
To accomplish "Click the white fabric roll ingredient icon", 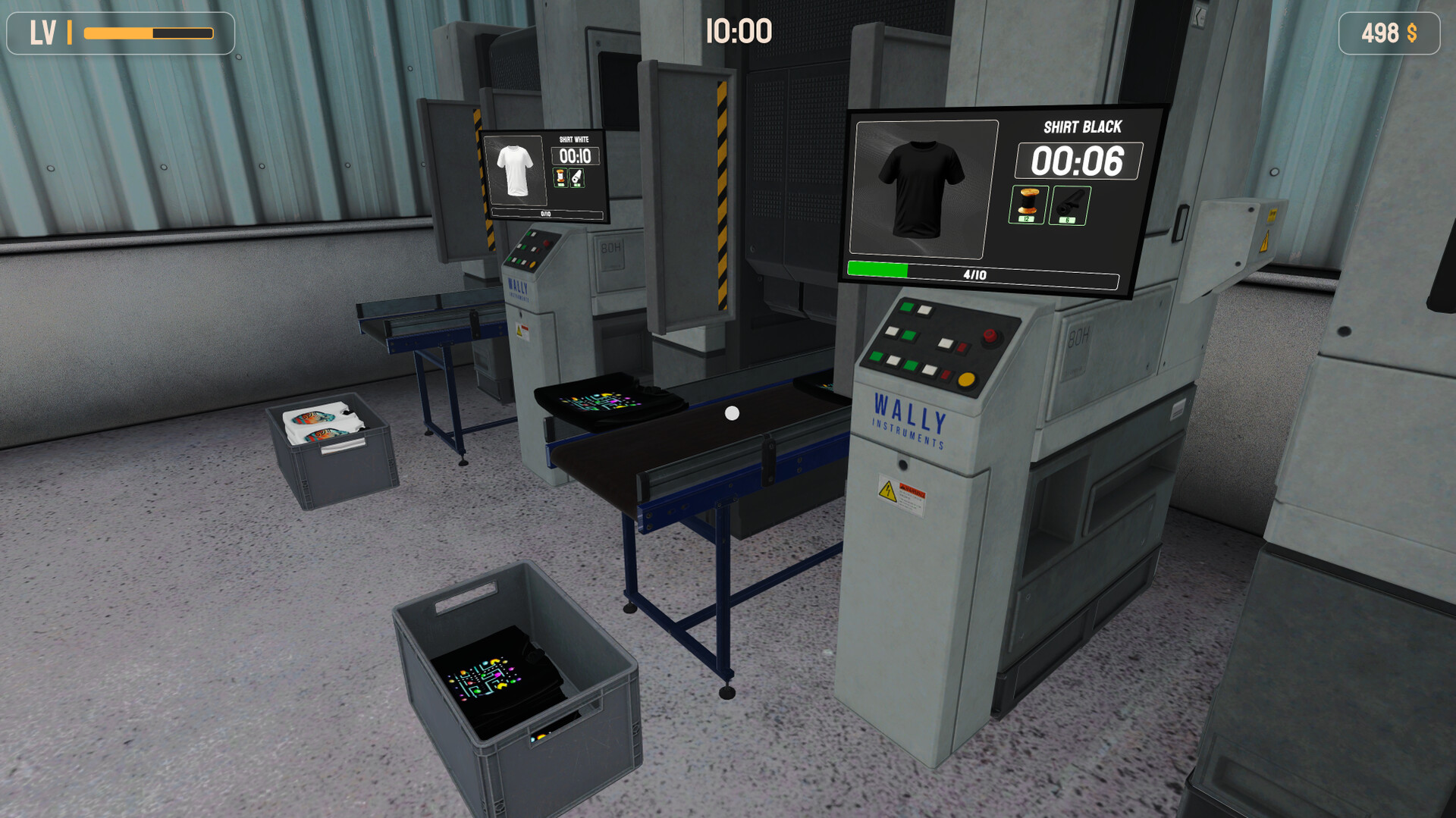I will 576,177.
